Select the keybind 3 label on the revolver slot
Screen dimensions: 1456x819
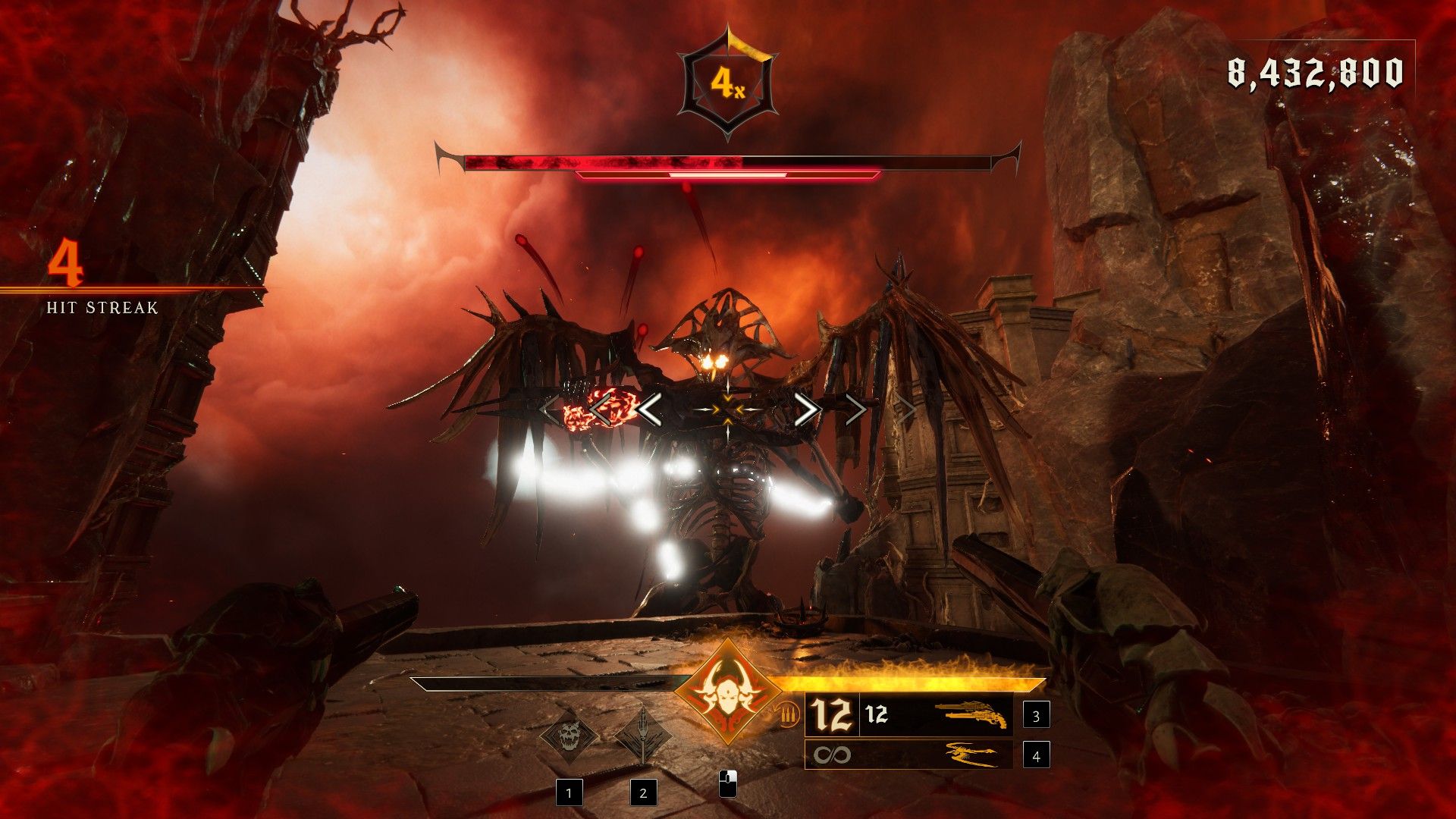coord(1036,717)
